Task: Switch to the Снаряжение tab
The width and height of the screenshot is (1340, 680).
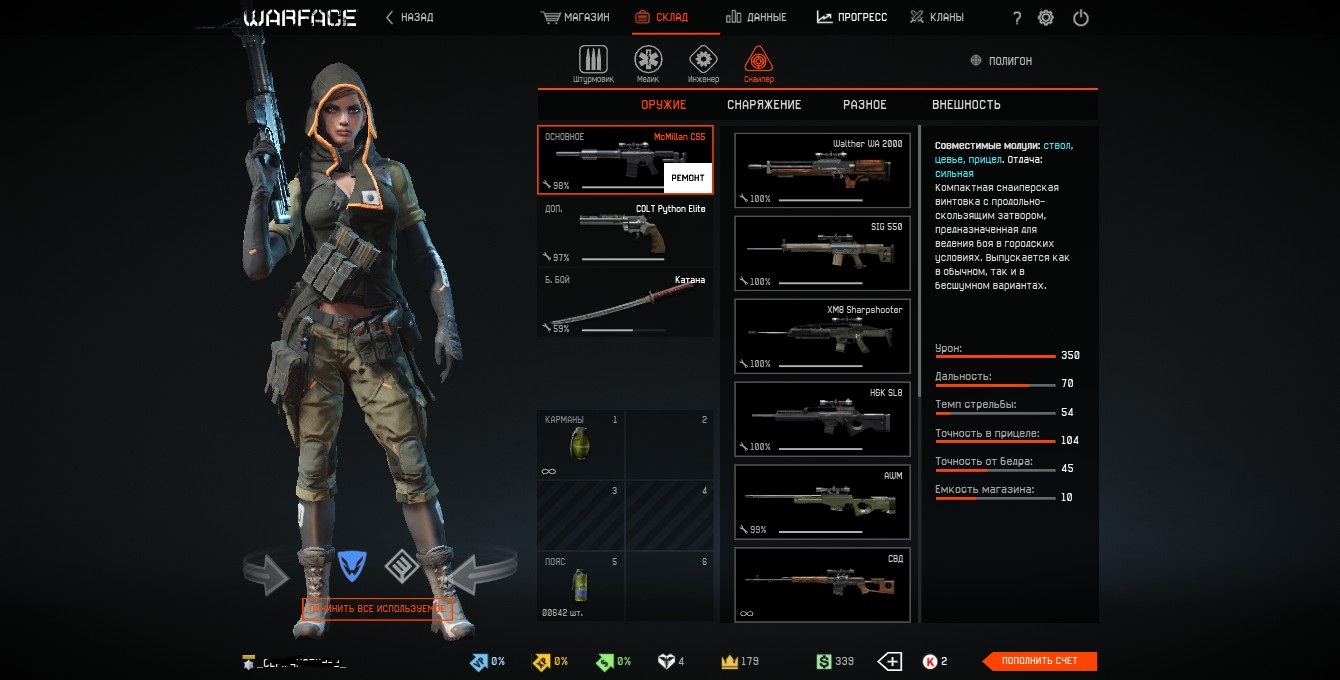Action: (764, 105)
